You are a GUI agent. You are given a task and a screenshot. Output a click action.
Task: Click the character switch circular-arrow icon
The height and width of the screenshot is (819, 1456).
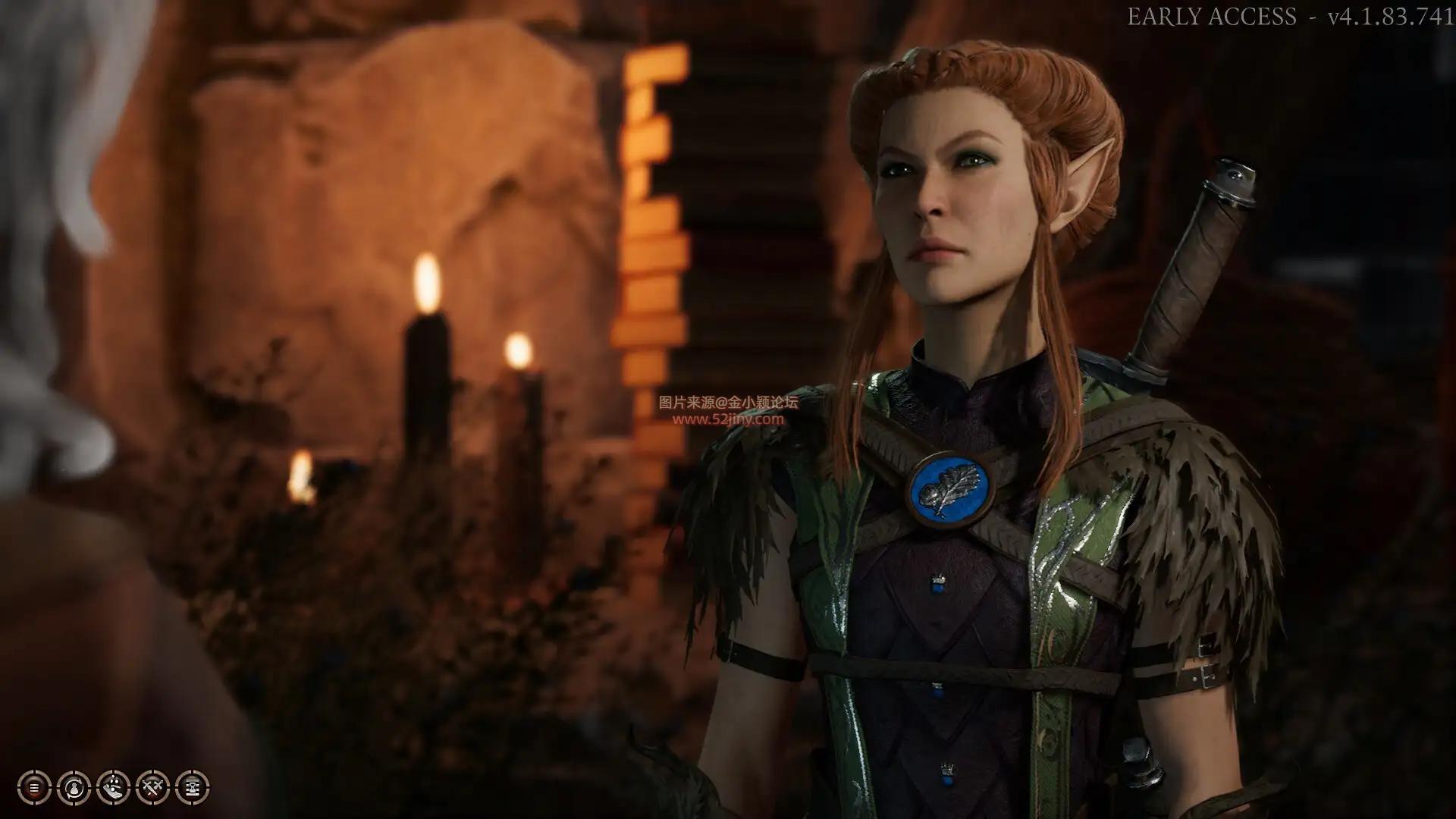click(x=74, y=787)
